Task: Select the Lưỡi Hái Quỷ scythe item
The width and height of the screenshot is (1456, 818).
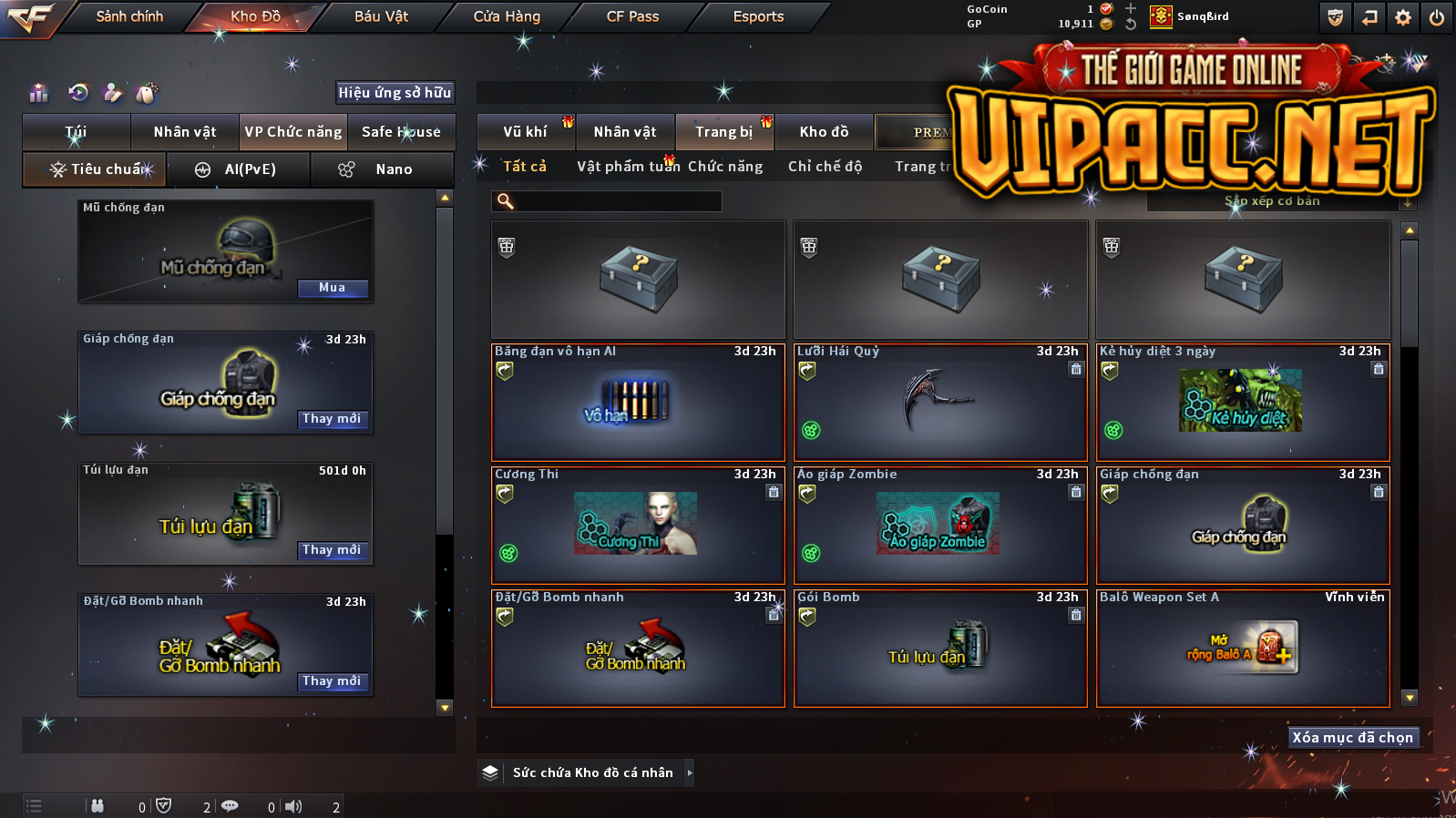Action: click(940, 402)
